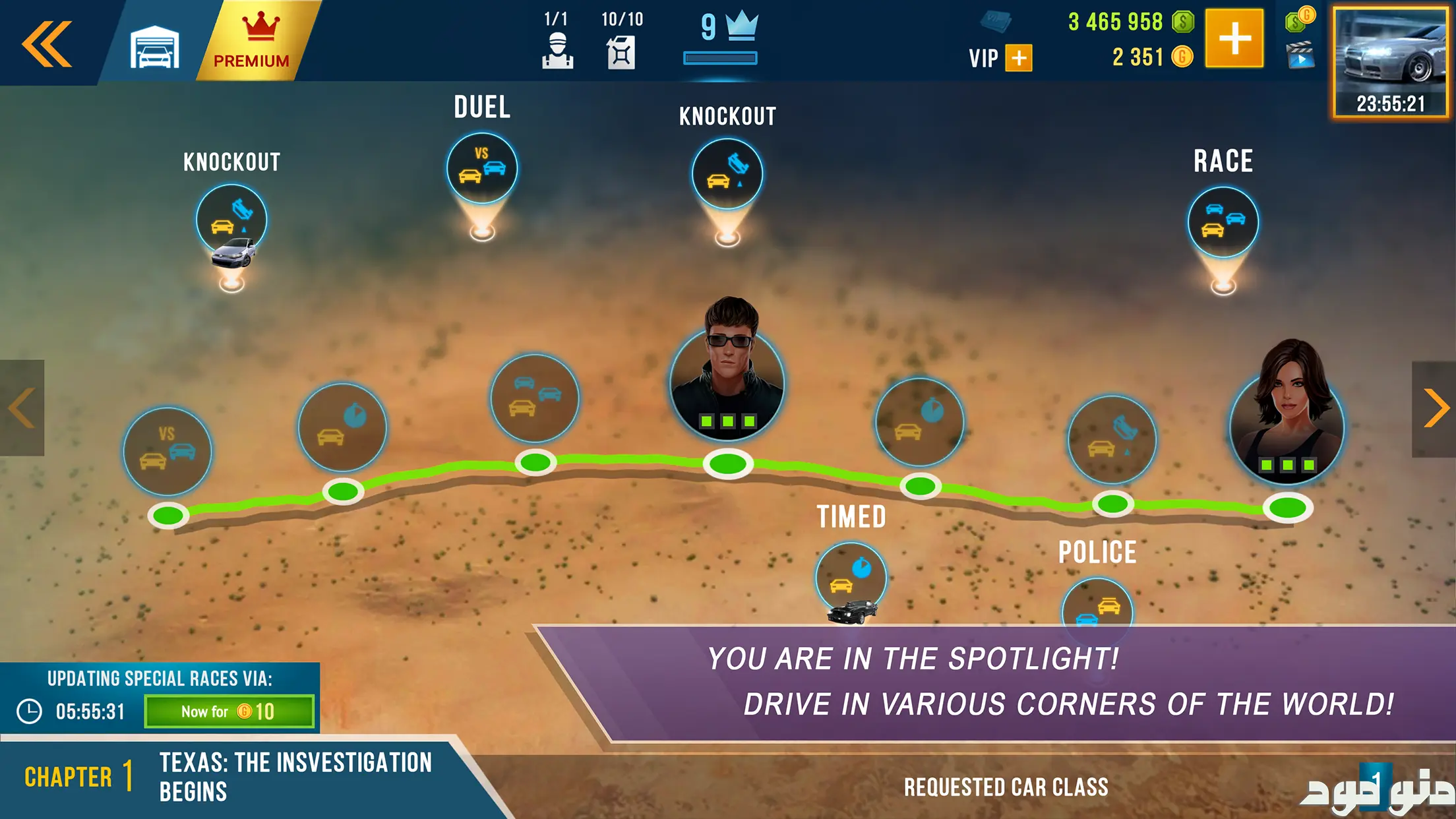This screenshot has width=1456, height=819.
Task: Select the Duel special race marker
Action: point(482,169)
